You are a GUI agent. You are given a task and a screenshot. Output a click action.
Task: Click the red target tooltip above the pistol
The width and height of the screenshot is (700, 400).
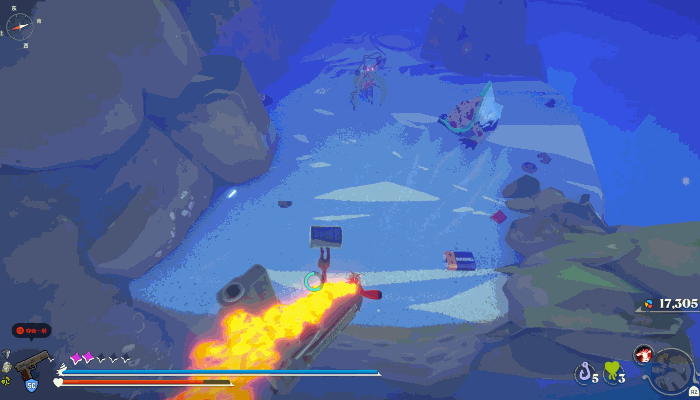(x=31, y=330)
